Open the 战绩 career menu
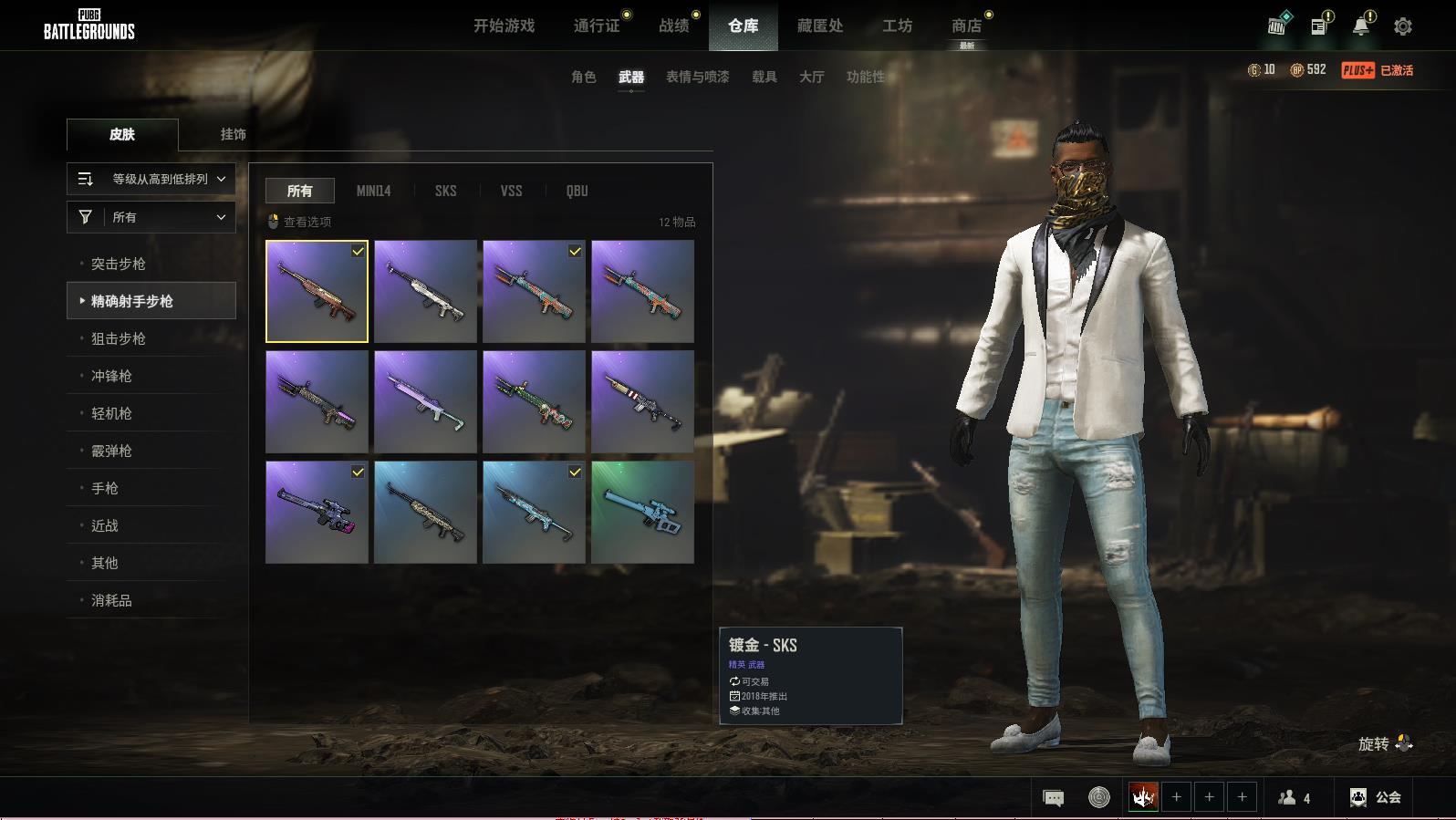The height and width of the screenshot is (820, 1456). point(674,26)
